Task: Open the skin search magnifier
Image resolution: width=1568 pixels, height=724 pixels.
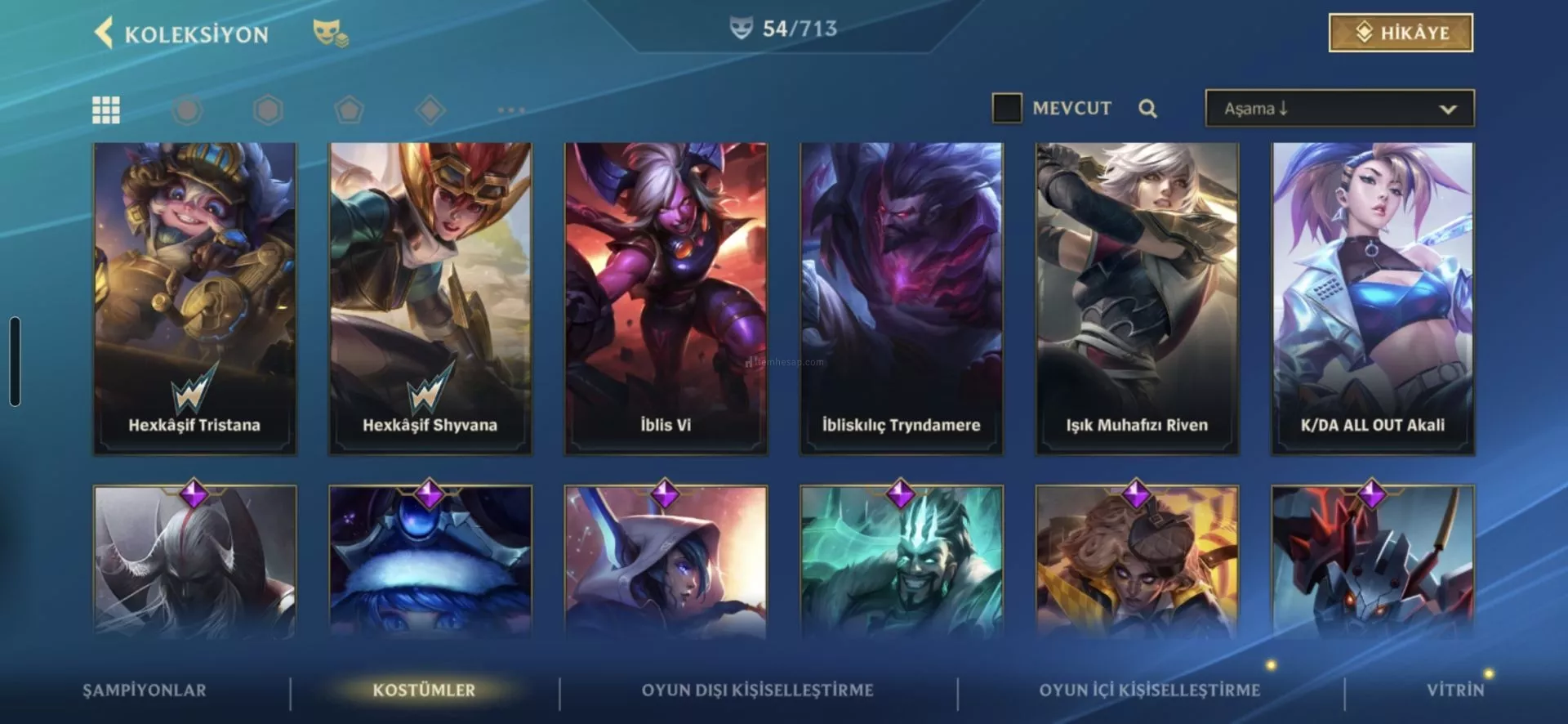Action: pos(1147,109)
